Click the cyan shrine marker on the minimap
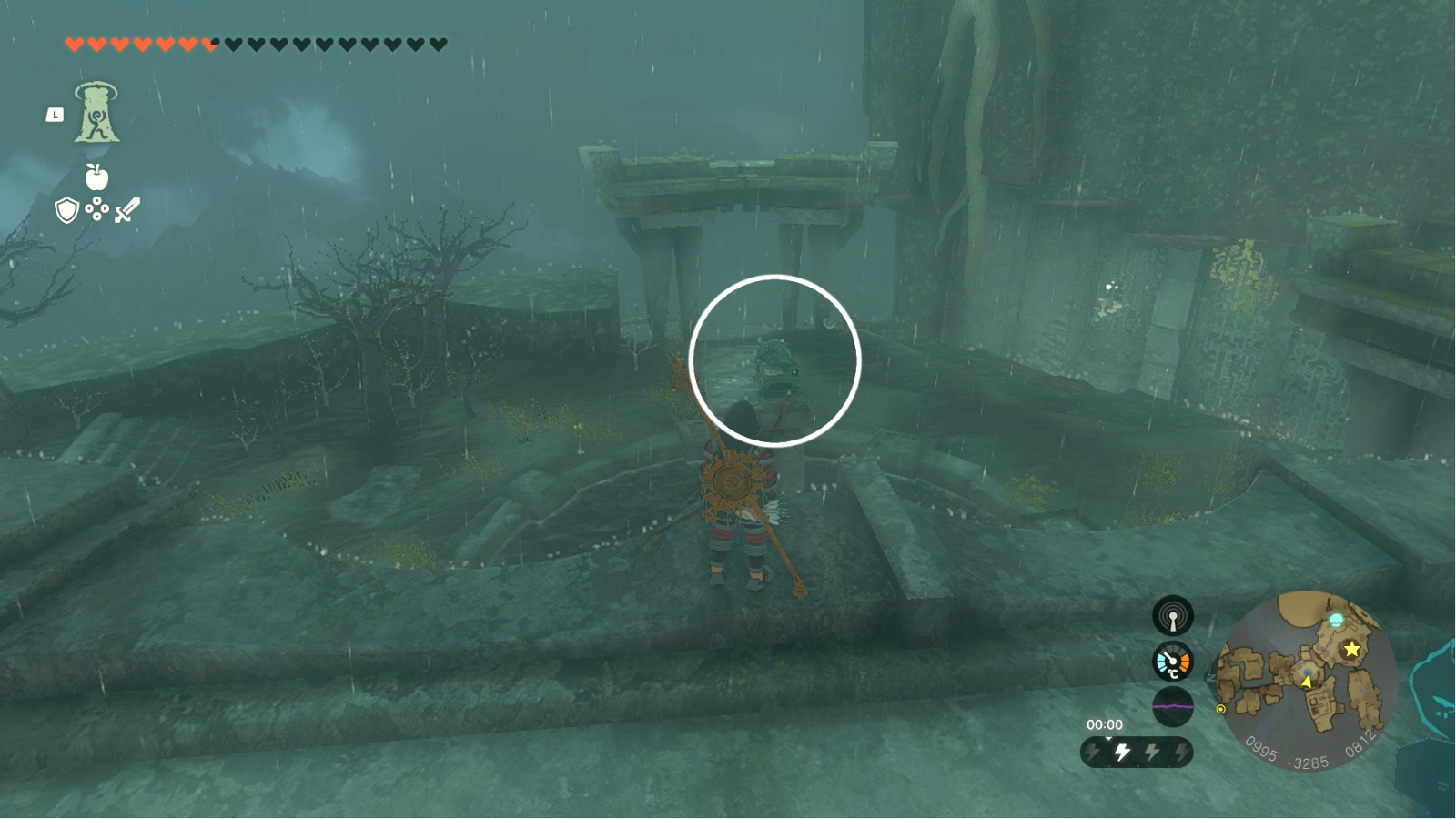The image size is (1456, 819). (x=1336, y=619)
